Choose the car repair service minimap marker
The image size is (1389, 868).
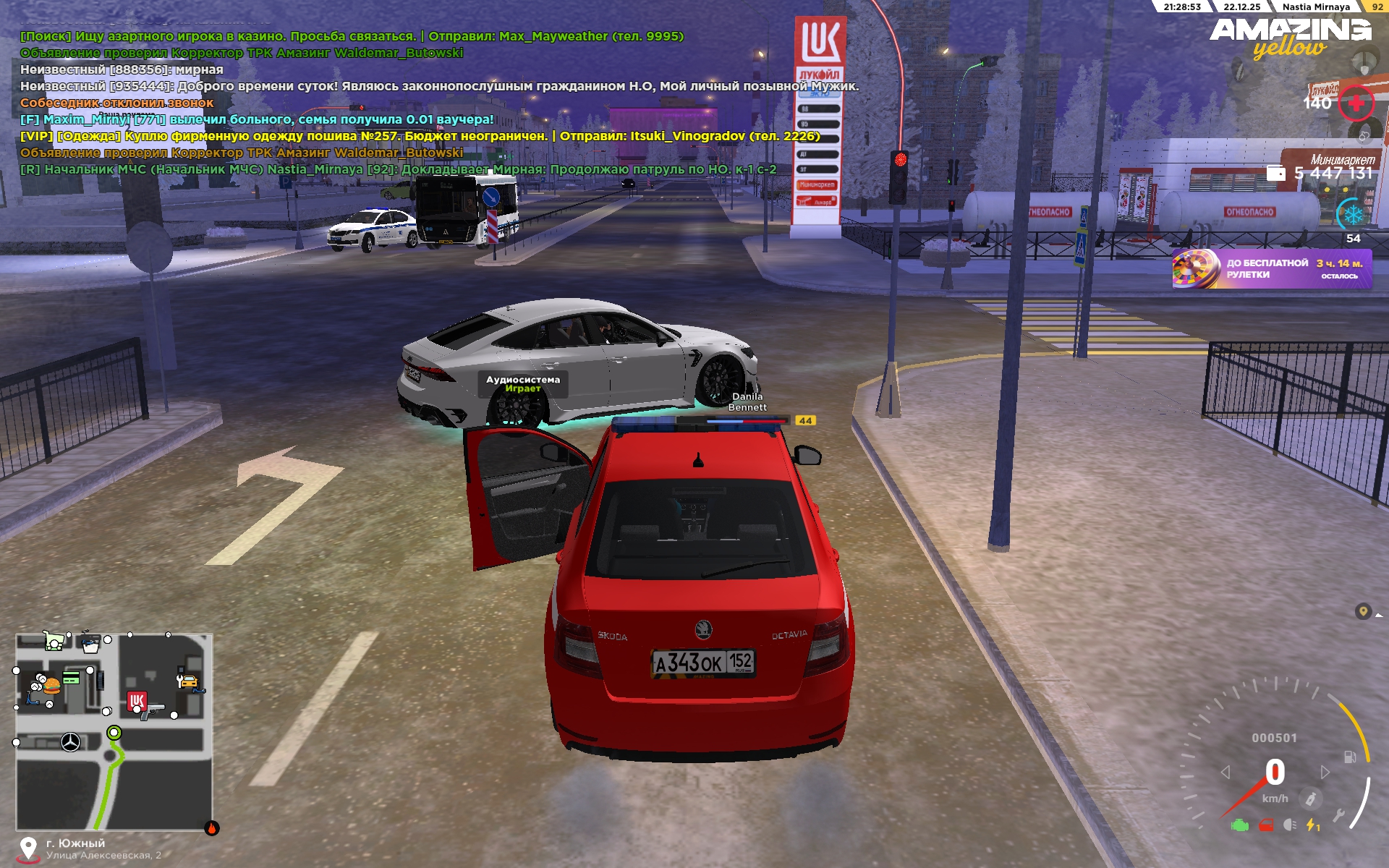[x=187, y=681]
